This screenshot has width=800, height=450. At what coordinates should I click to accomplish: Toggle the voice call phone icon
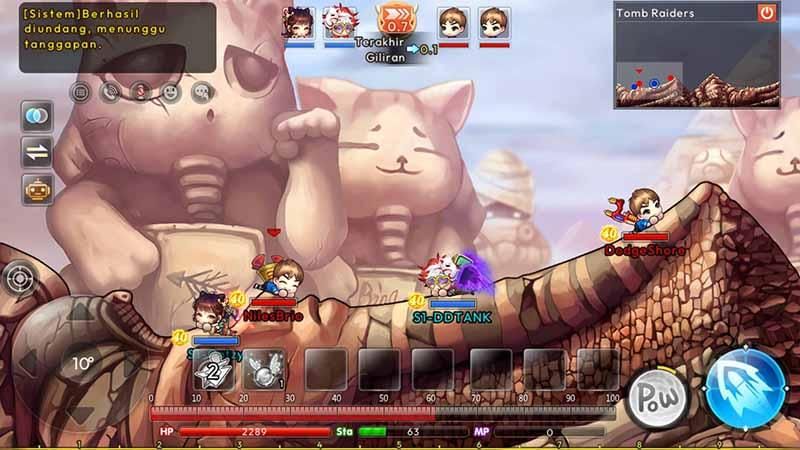[111, 92]
